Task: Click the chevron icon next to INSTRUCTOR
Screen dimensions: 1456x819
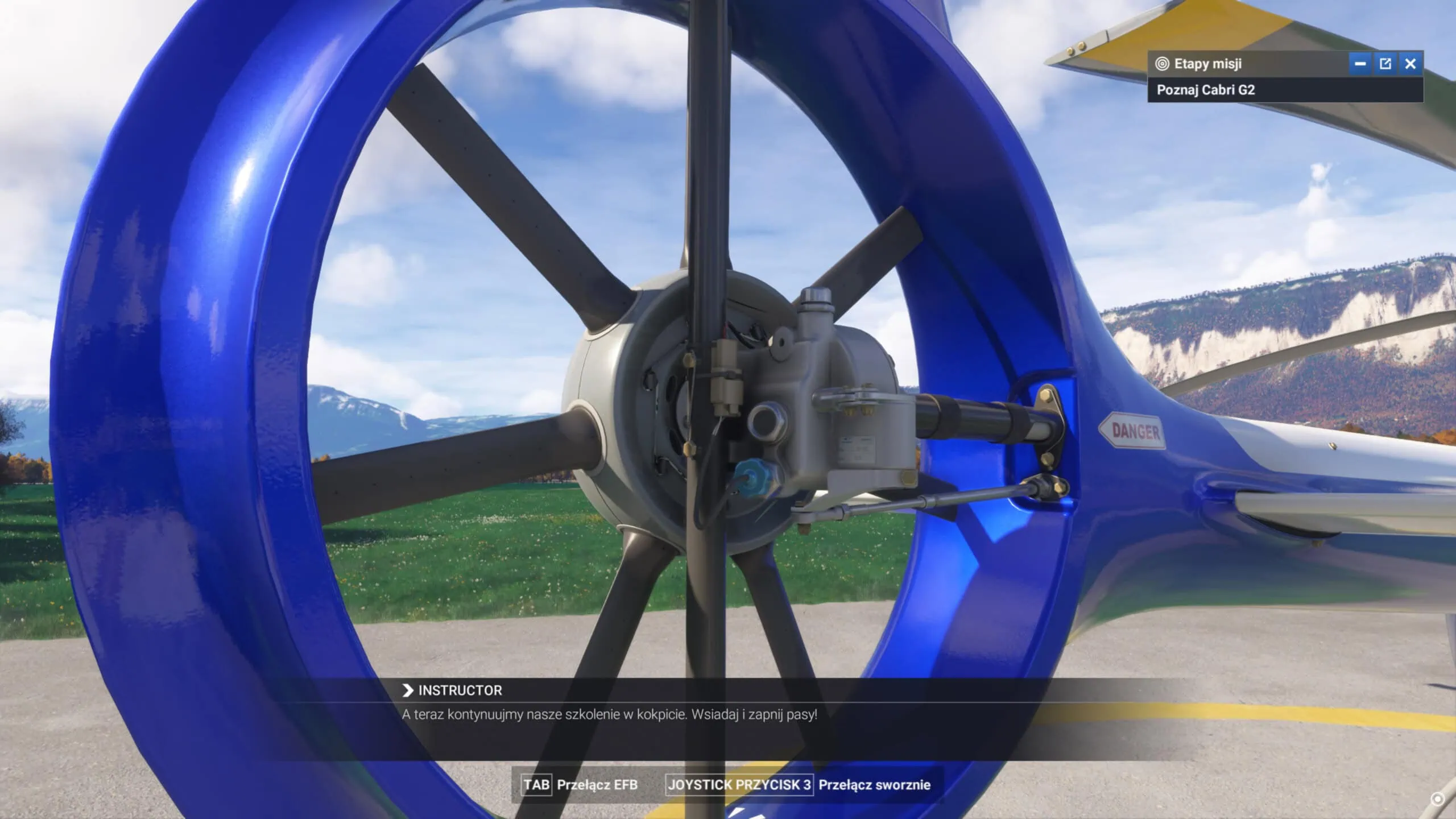Action: (x=406, y=691)
